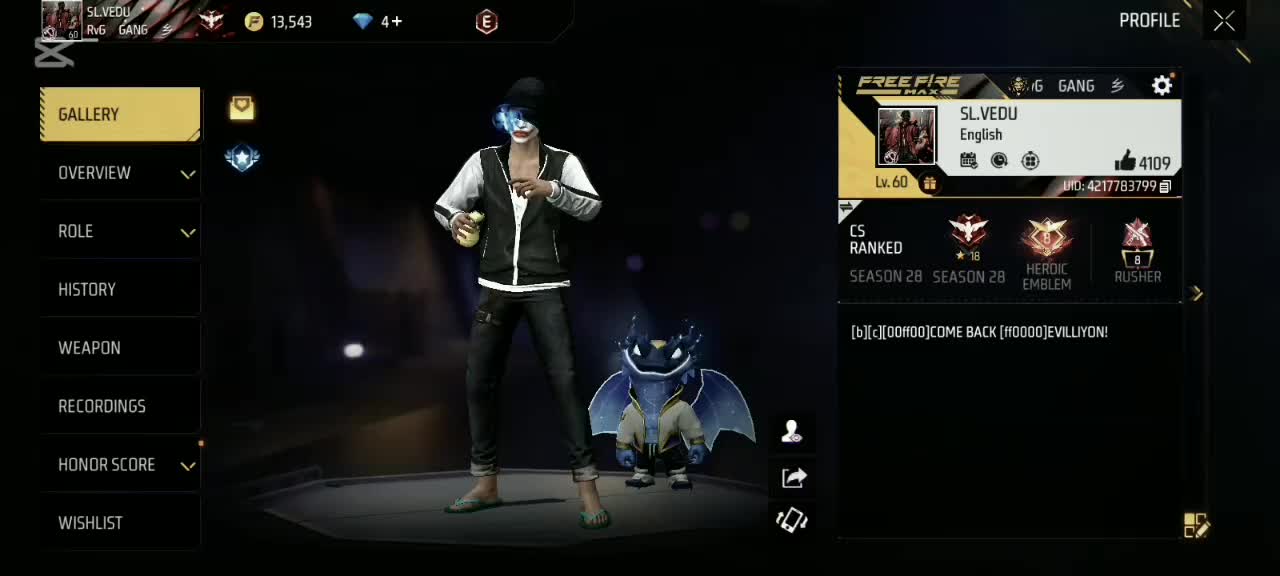Copy the UID with the copy icon

click(x=1165, y=187)
